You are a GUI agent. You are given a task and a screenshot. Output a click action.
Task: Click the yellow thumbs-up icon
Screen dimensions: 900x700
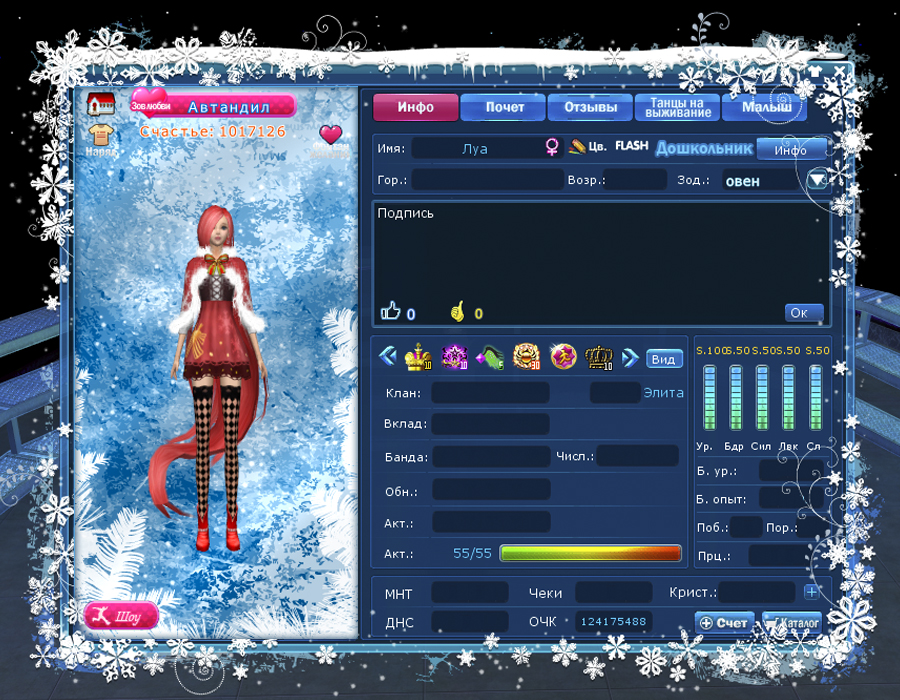point(458,313)
